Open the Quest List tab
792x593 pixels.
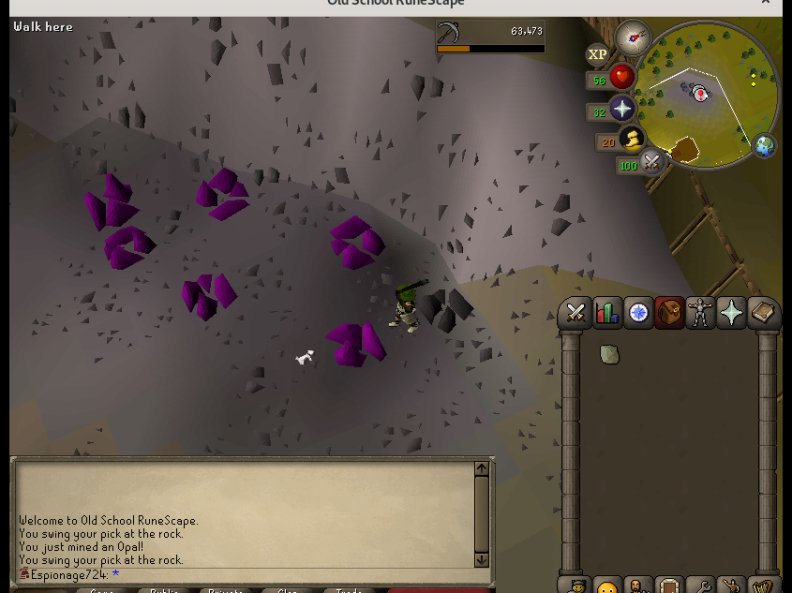coord(638,313)
